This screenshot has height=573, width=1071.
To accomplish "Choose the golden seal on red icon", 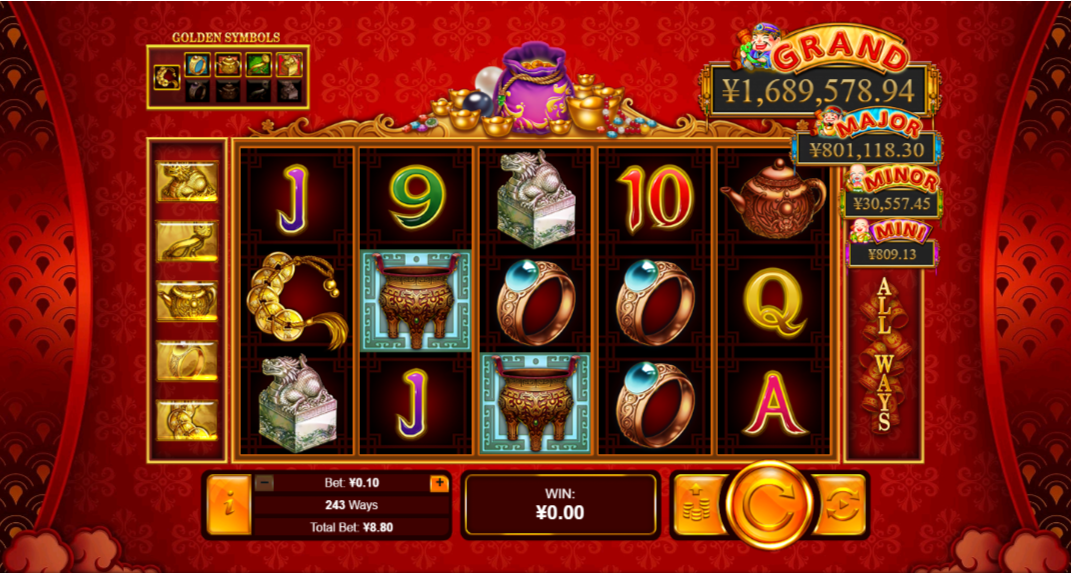I will (x=288, y=66).
